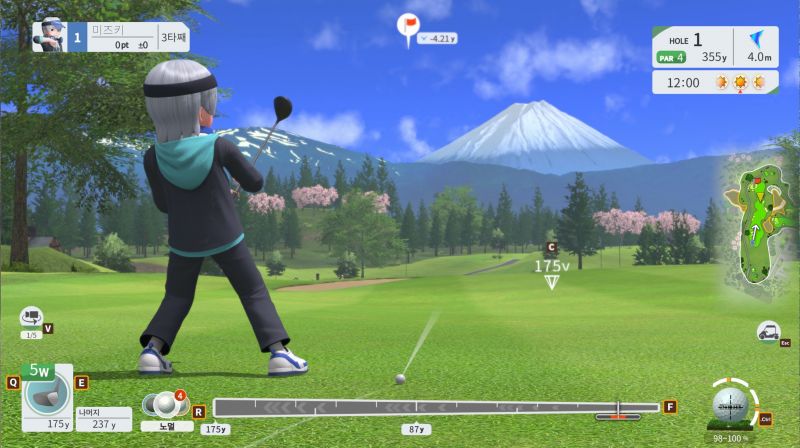Screen dimensions: 800x448
Task: Change the normal shot type ball
Action: point(158,405)
